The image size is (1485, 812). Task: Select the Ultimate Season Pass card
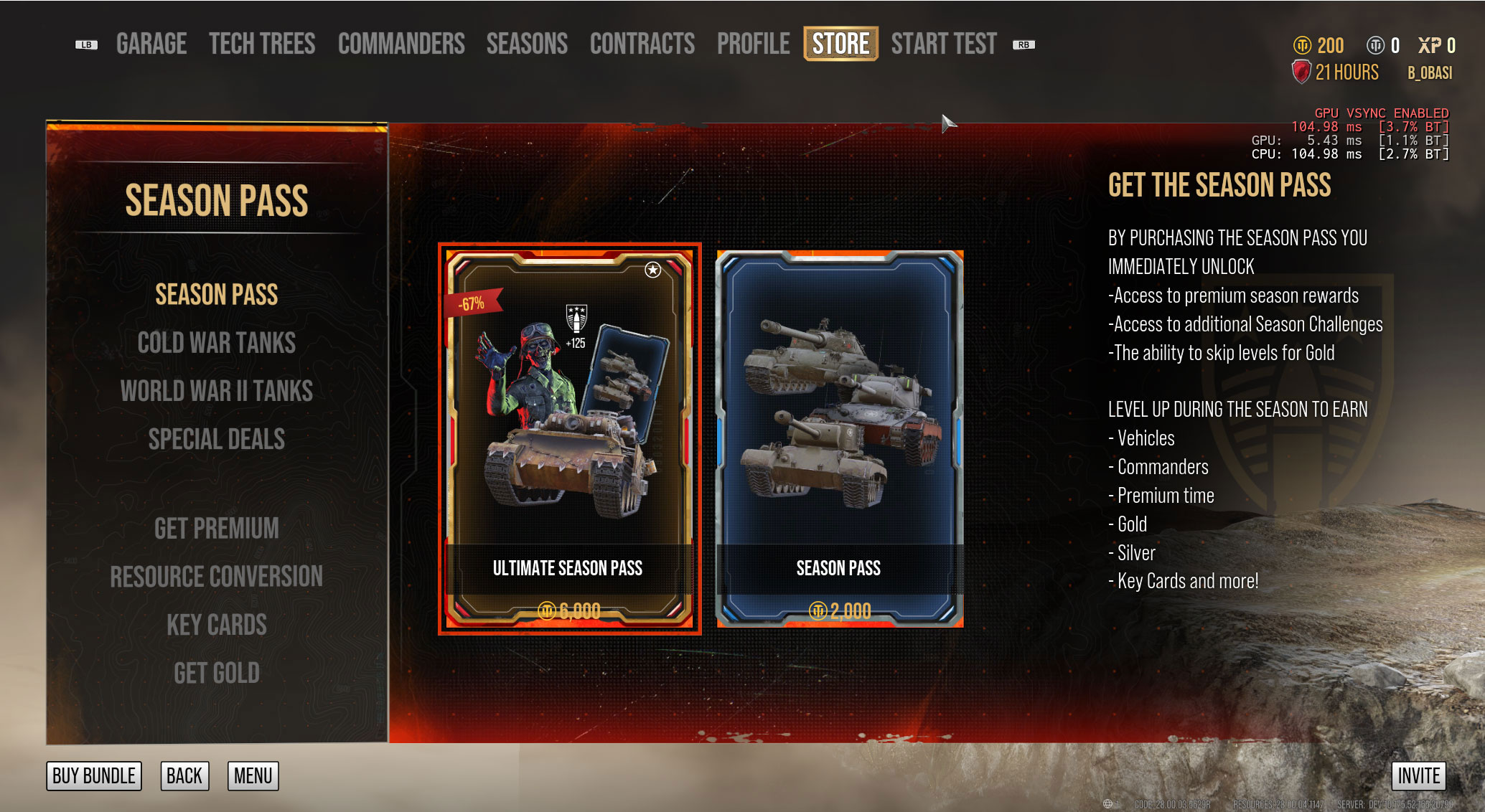(x=569, y=438)
